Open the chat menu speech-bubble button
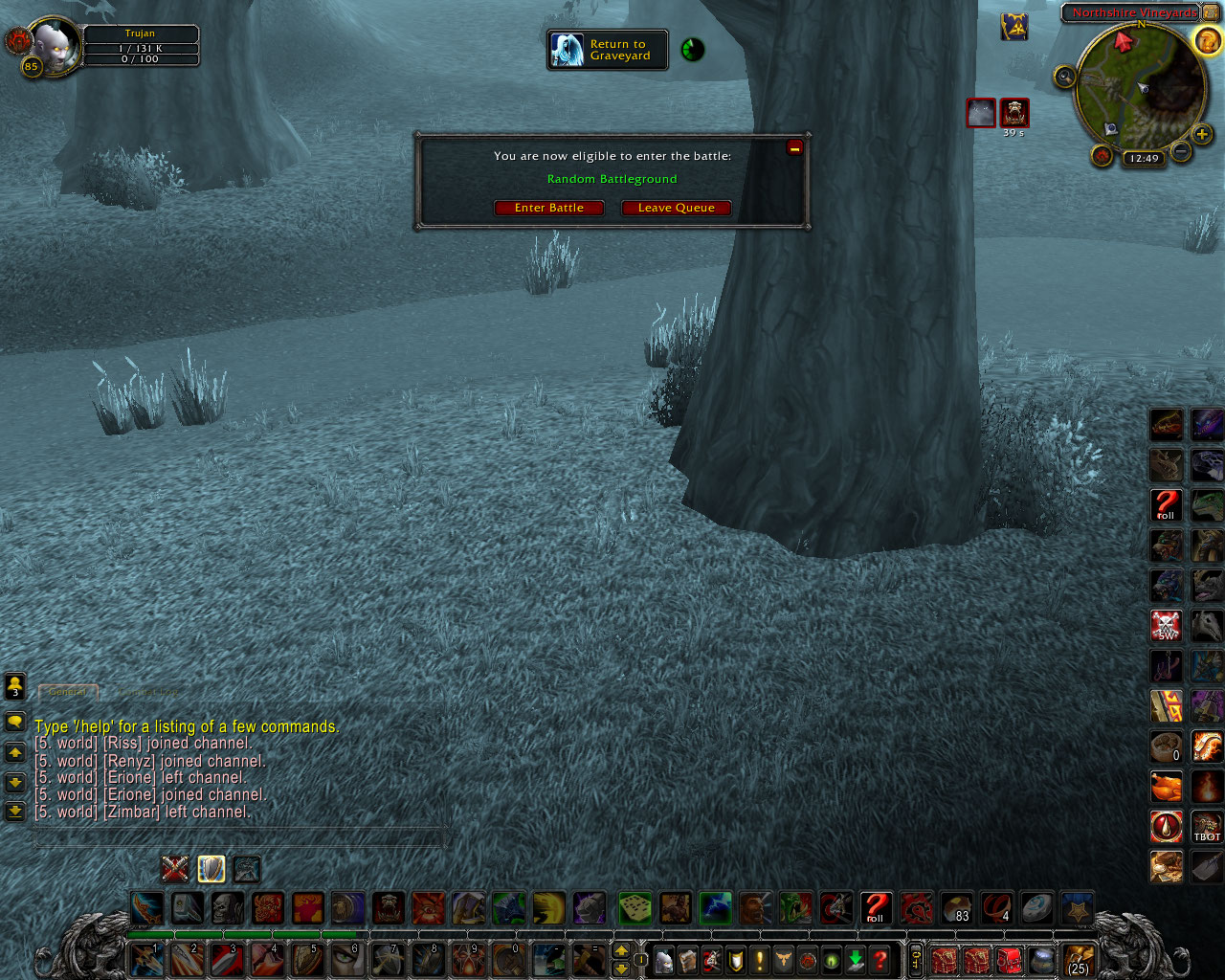This screenshot has height=980, width=1225. click(x=13, y=723)
